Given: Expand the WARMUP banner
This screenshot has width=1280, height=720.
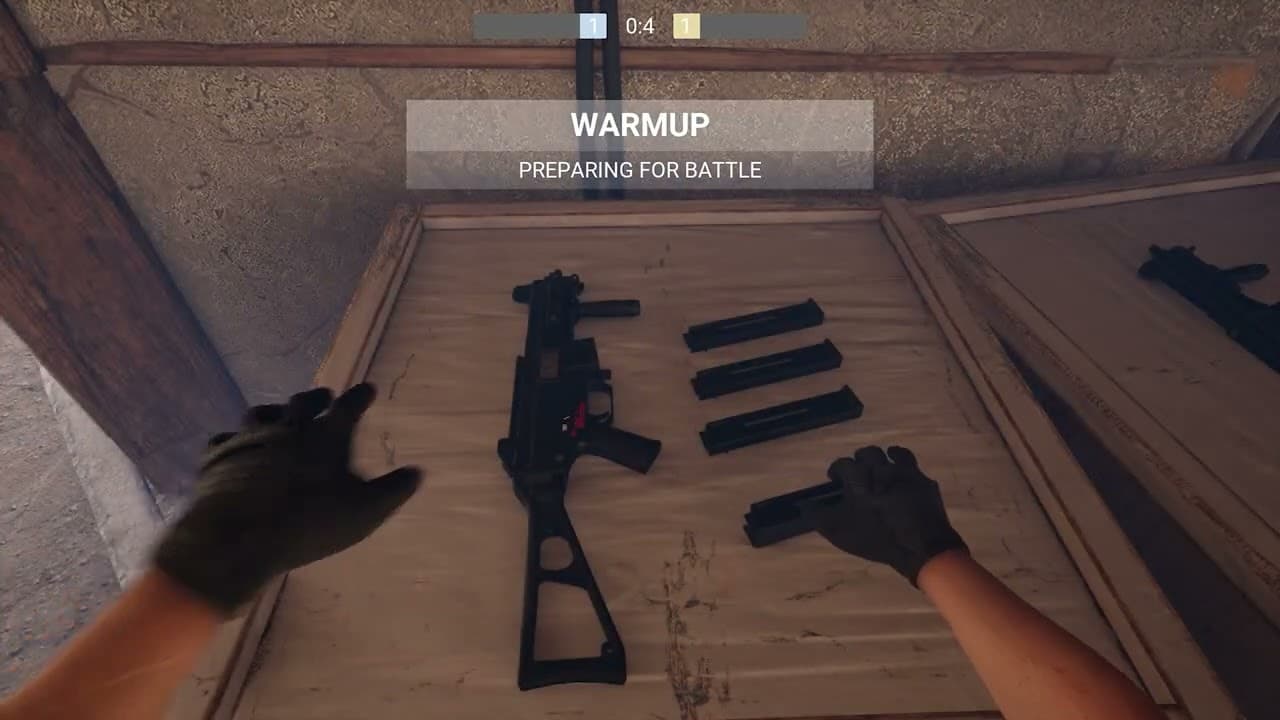Looking at the screenshot, I should pyautogui.click(x=640, y=125).
